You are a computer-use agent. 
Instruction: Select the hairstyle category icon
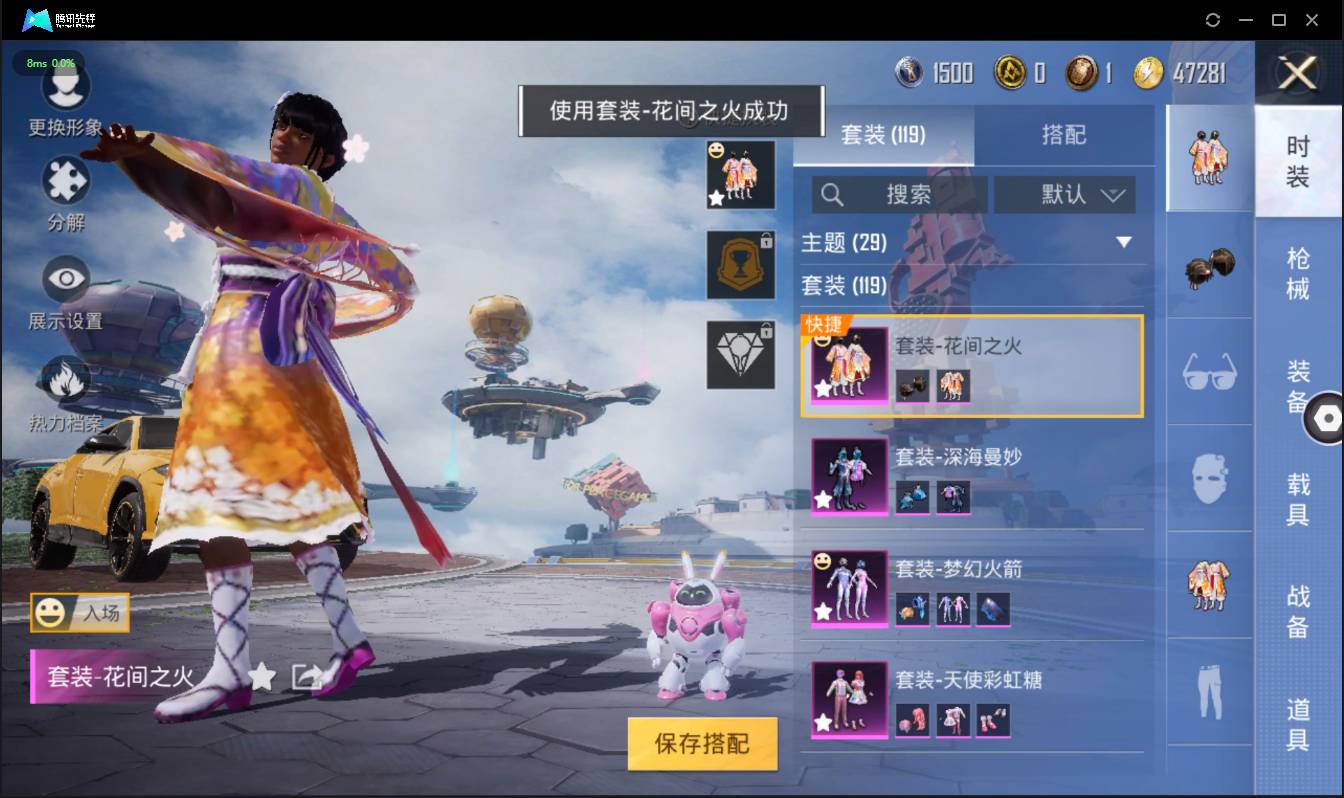pos(1209,266)
